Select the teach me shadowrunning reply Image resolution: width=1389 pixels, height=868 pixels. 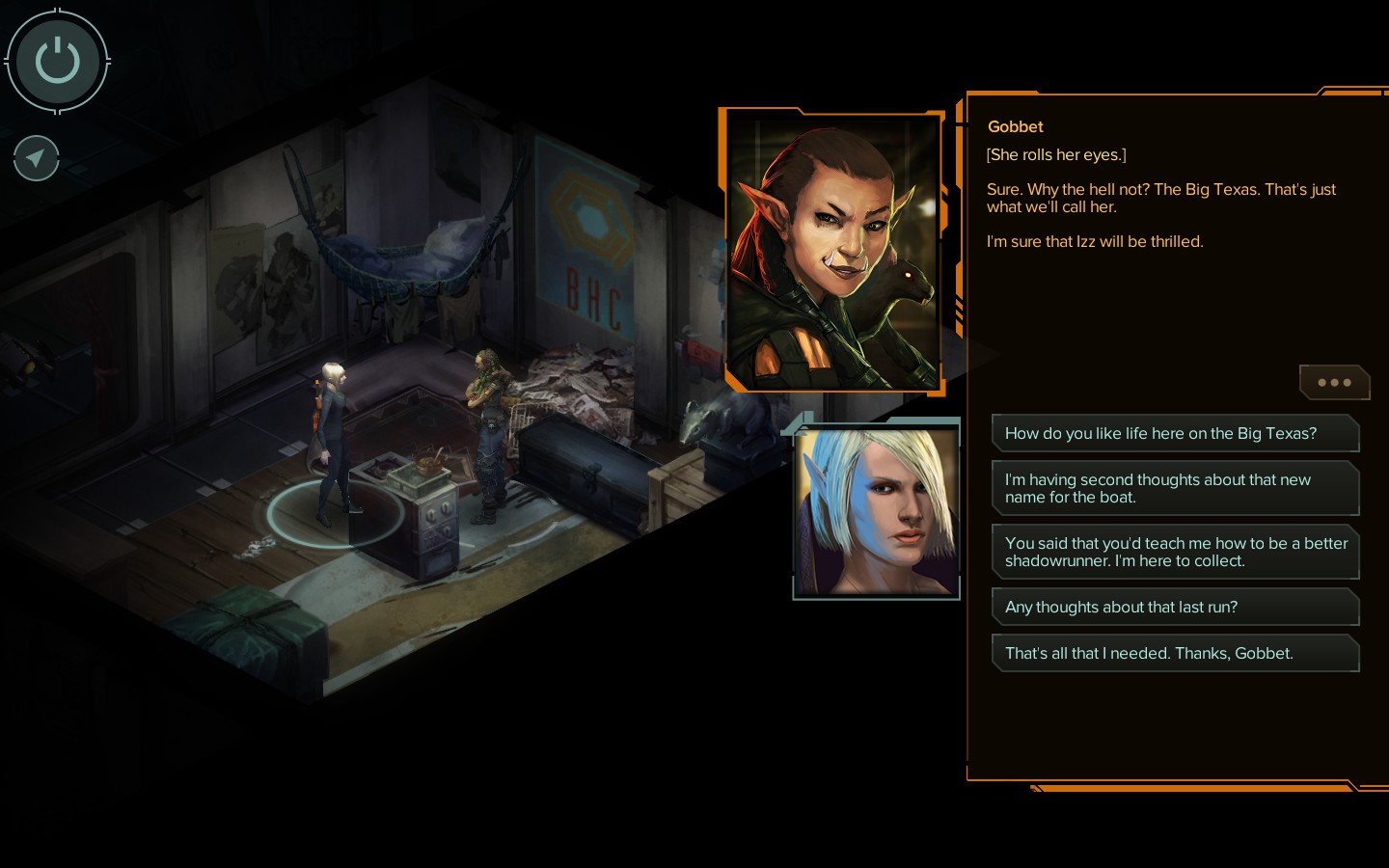1174,552
